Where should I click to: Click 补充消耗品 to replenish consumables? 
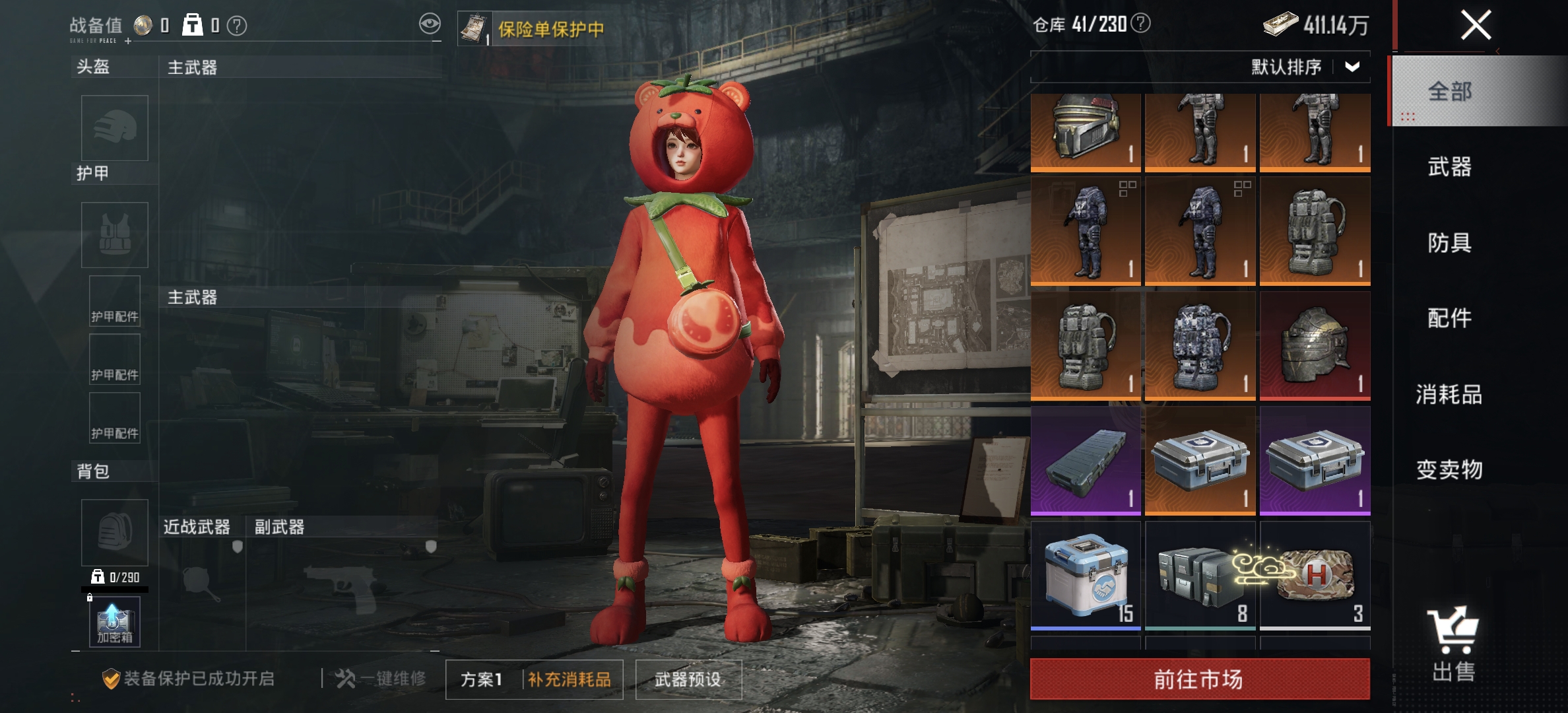[x=568, y=680]
